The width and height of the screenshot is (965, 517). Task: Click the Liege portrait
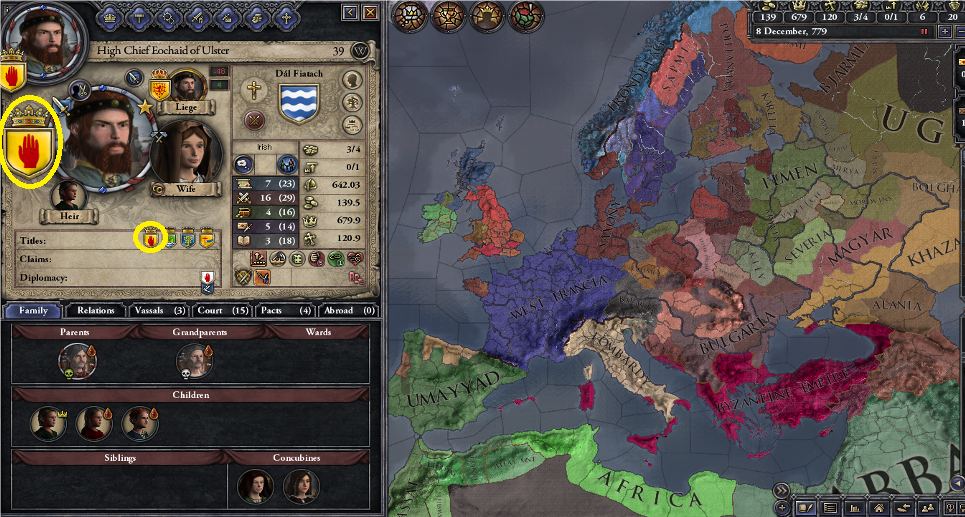187,86
